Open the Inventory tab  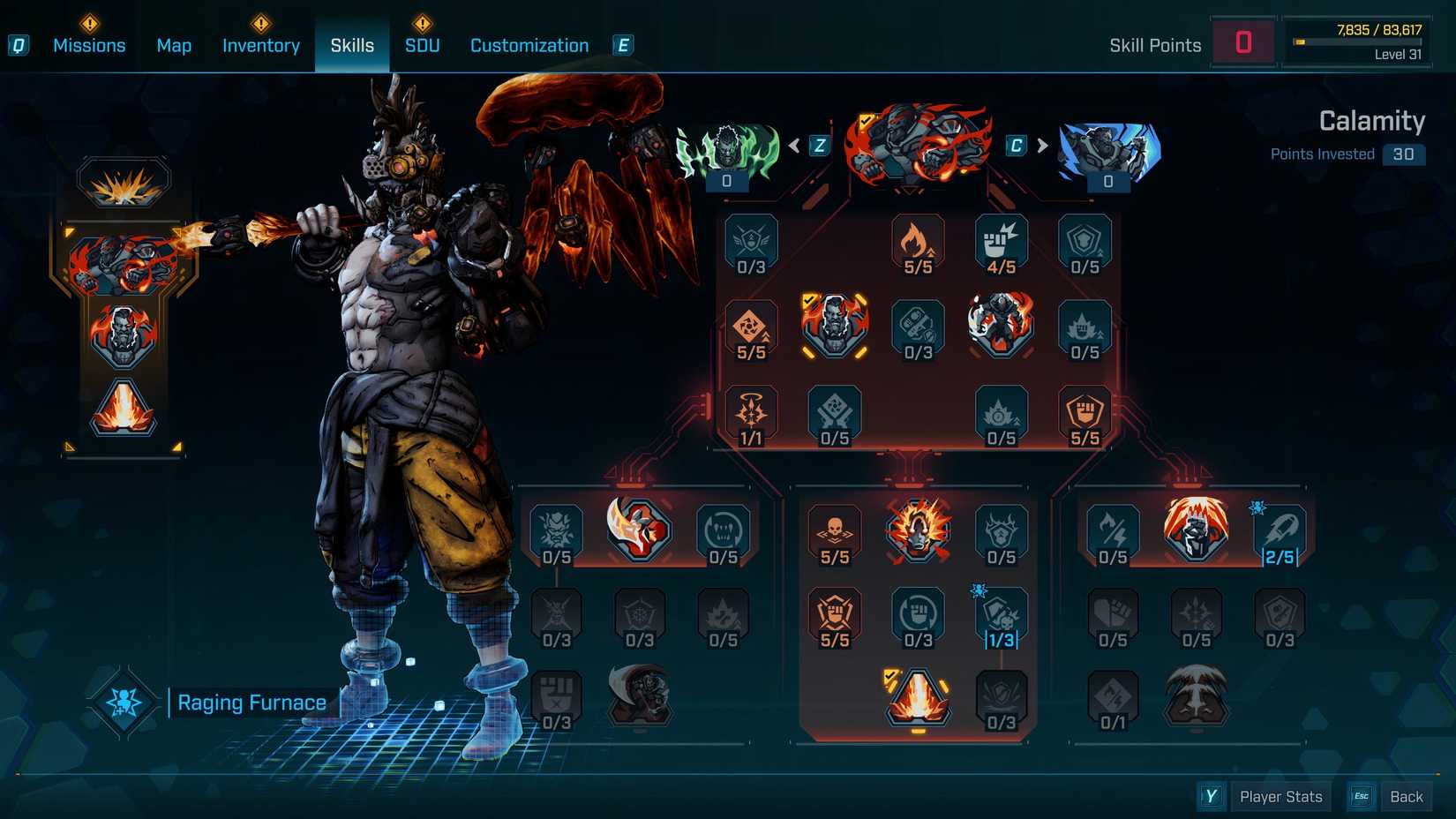pyautogui.click(x=260, y=45)
